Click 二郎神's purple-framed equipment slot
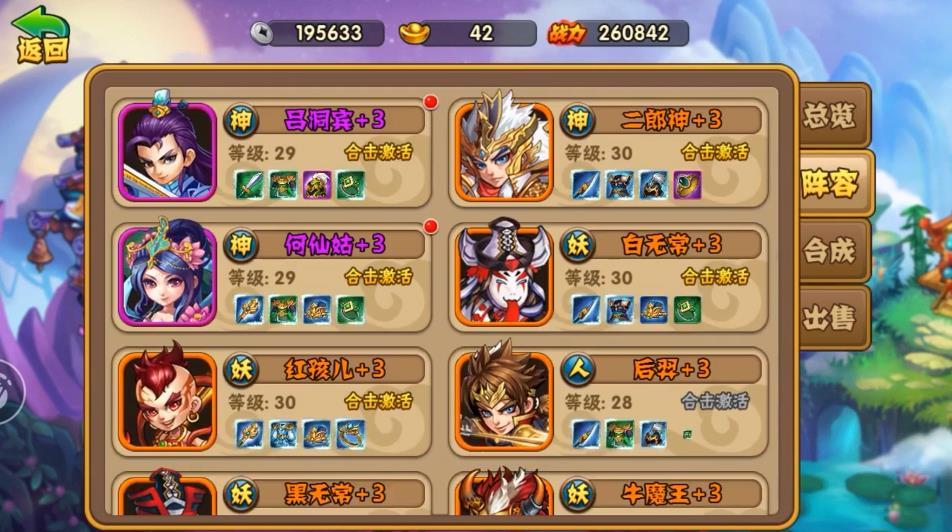 click(687, 185)
